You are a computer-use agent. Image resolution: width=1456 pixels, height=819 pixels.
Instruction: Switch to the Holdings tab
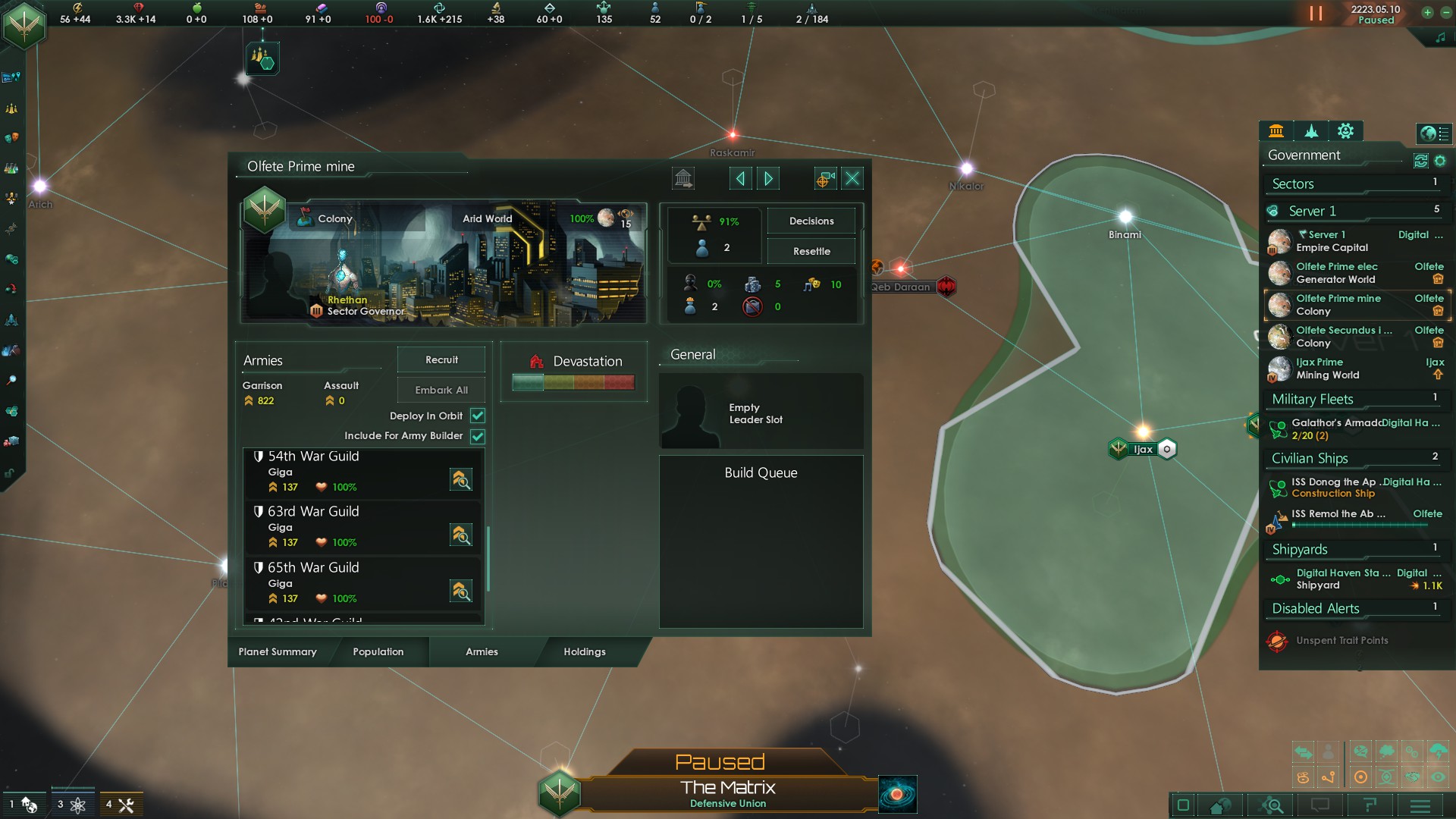(x=584, y=651)
